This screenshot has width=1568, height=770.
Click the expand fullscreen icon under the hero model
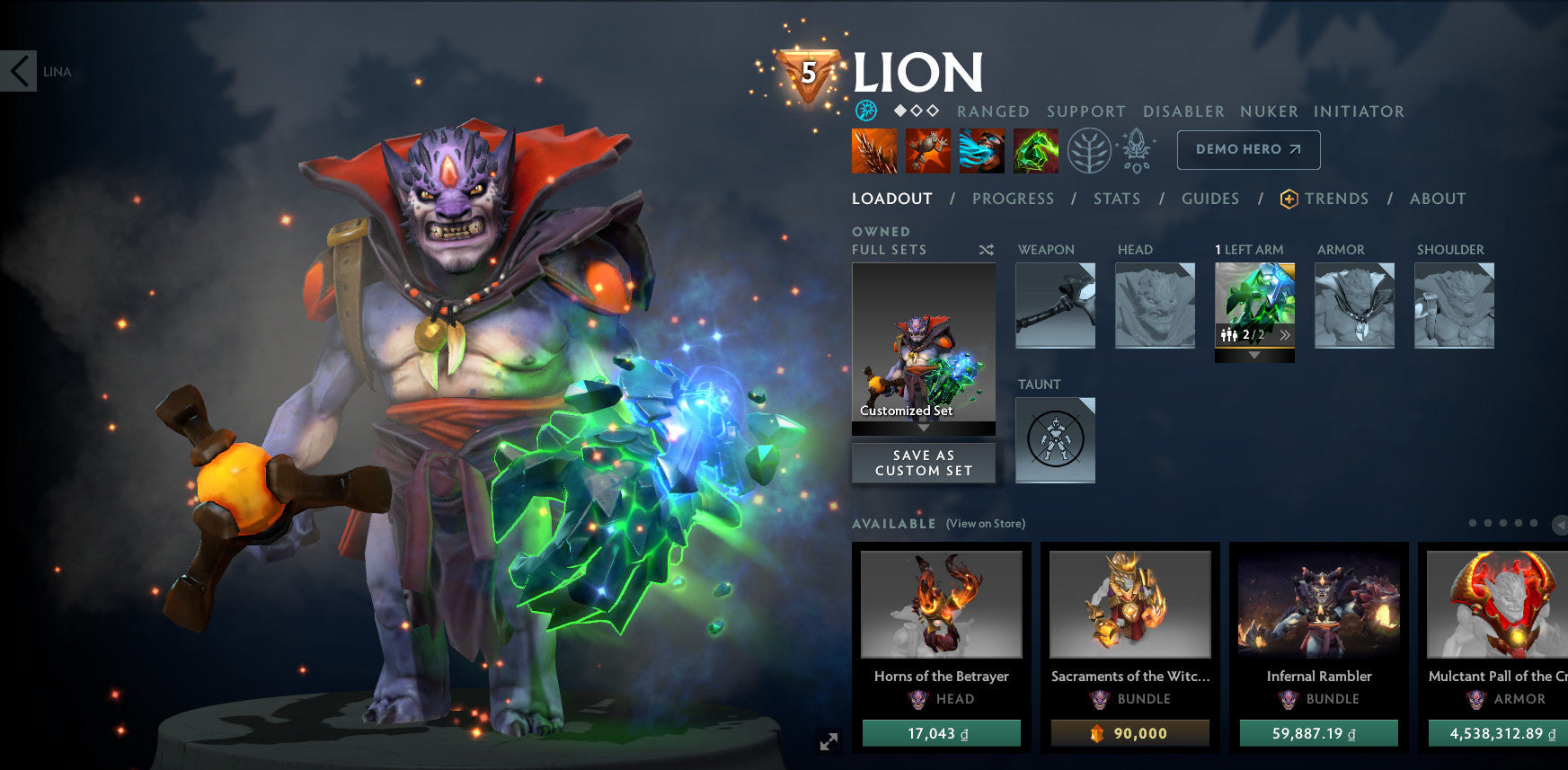click(829, 741)
